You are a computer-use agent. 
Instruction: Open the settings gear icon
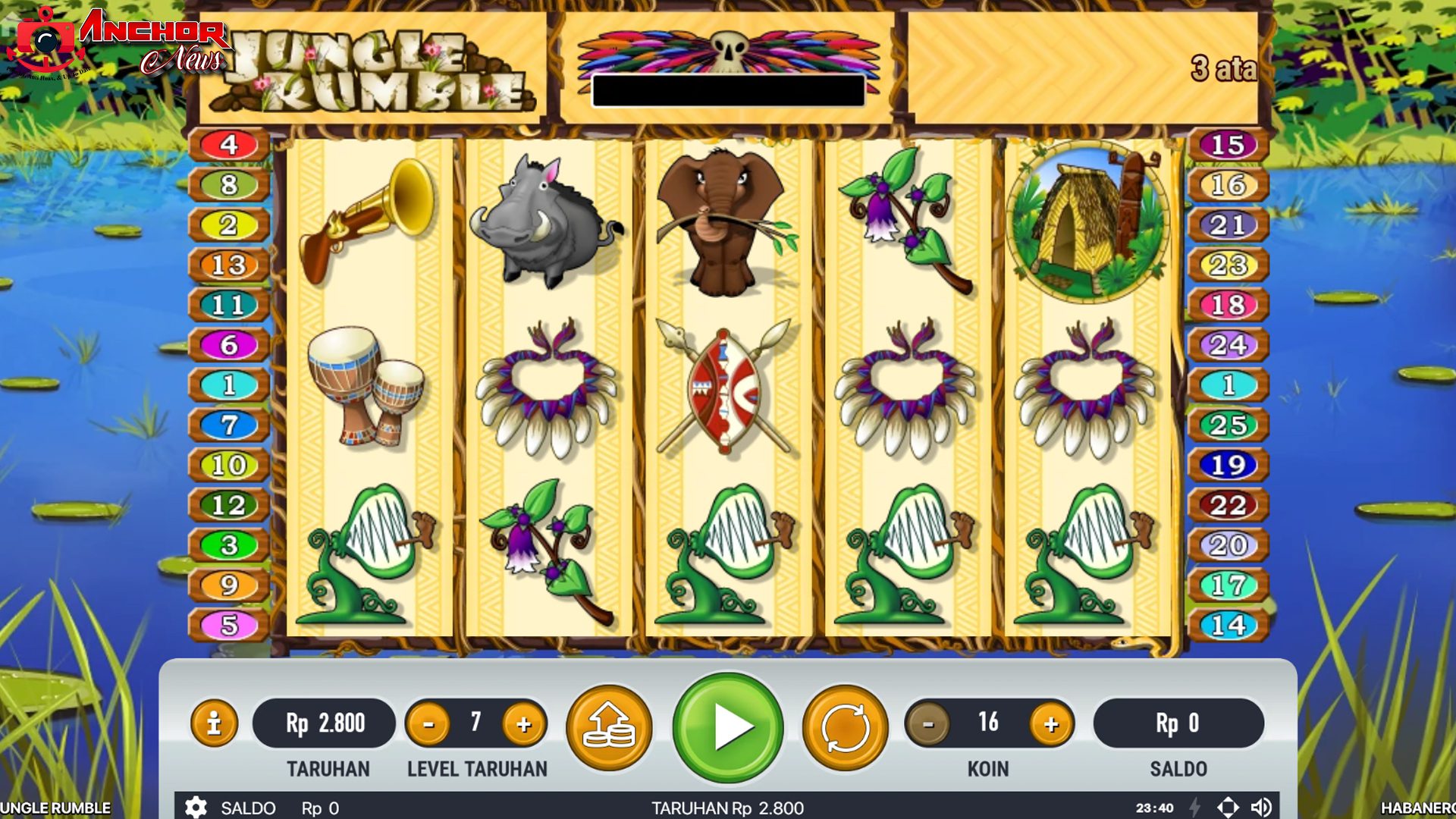[196, 808]
